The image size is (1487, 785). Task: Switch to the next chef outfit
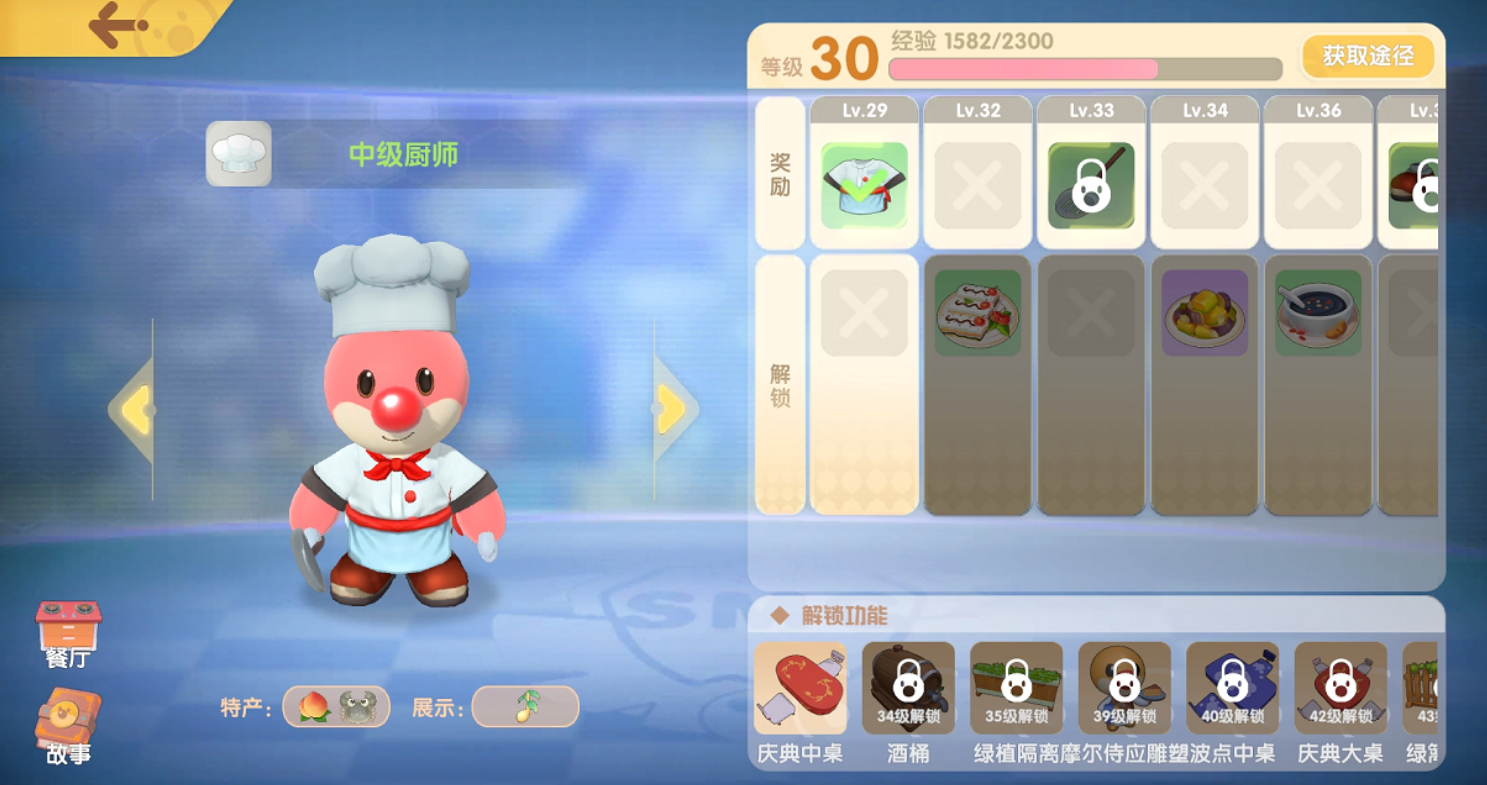point(672,410)
